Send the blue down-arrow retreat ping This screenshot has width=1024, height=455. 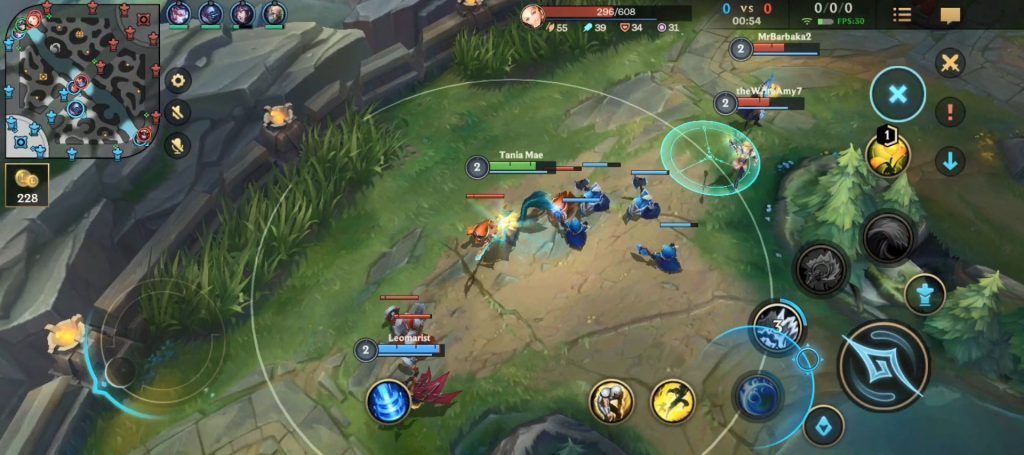[950, 160]
